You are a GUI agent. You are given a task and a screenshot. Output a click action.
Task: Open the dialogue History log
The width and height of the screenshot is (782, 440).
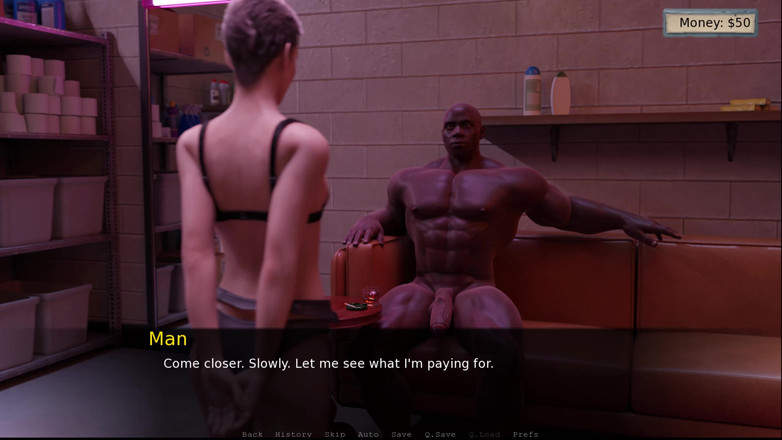tap(293, 434)
